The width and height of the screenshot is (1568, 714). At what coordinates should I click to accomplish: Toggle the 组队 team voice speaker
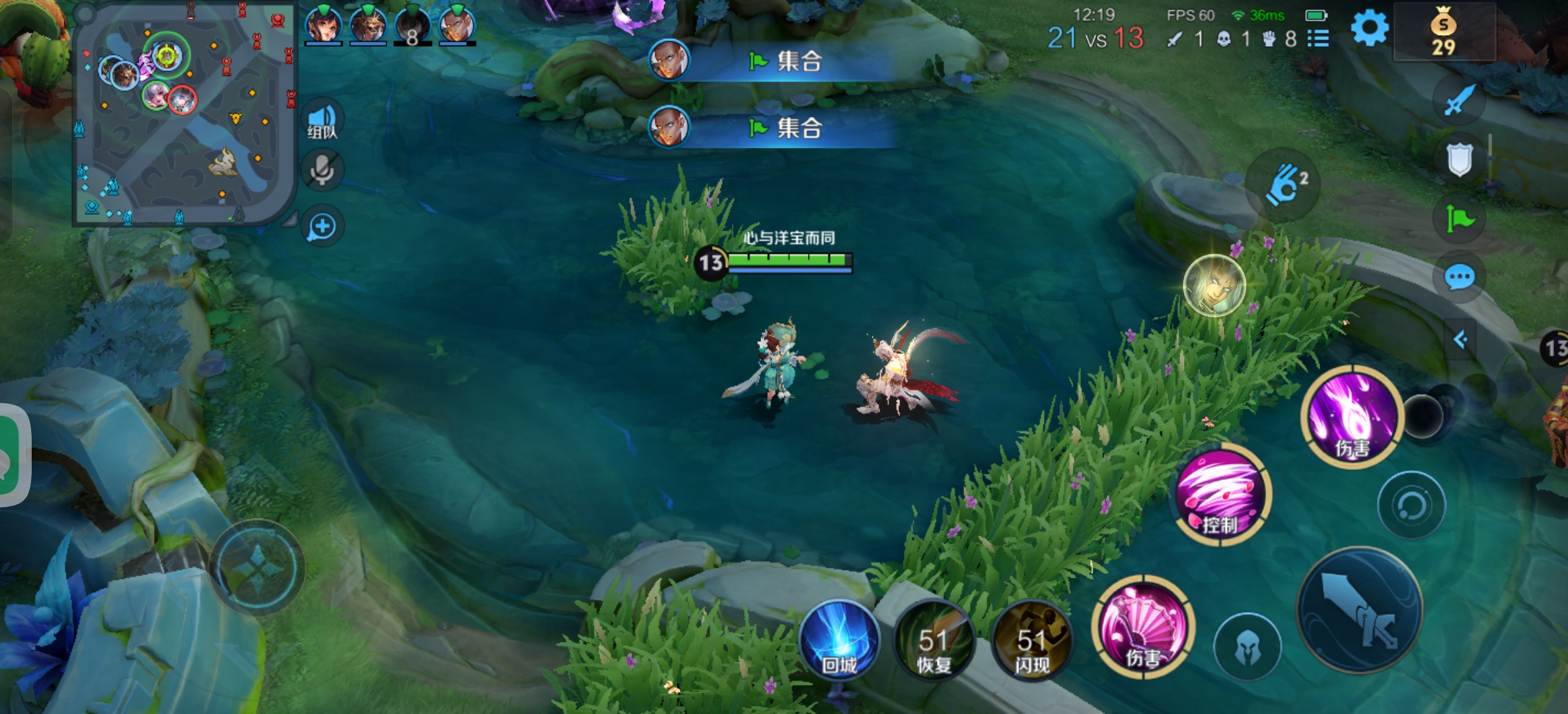point(322,120)
